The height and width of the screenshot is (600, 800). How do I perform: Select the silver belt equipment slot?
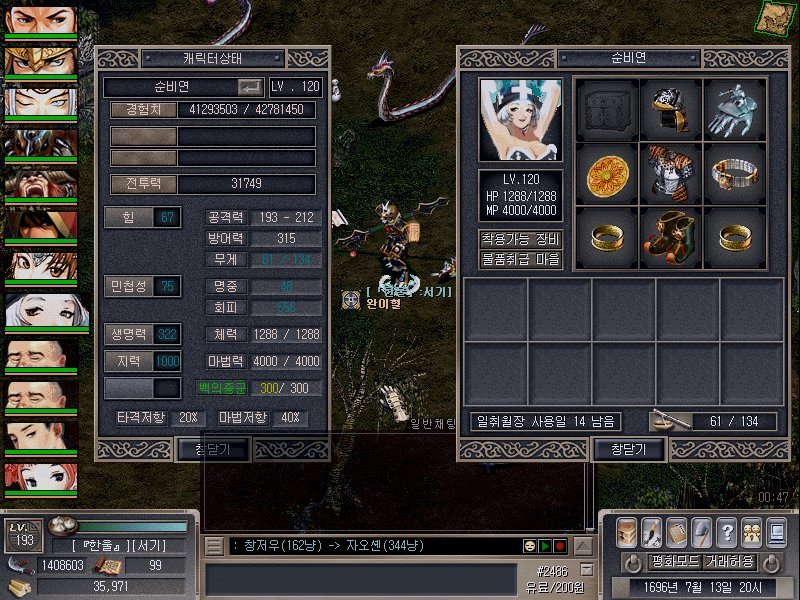735,171
